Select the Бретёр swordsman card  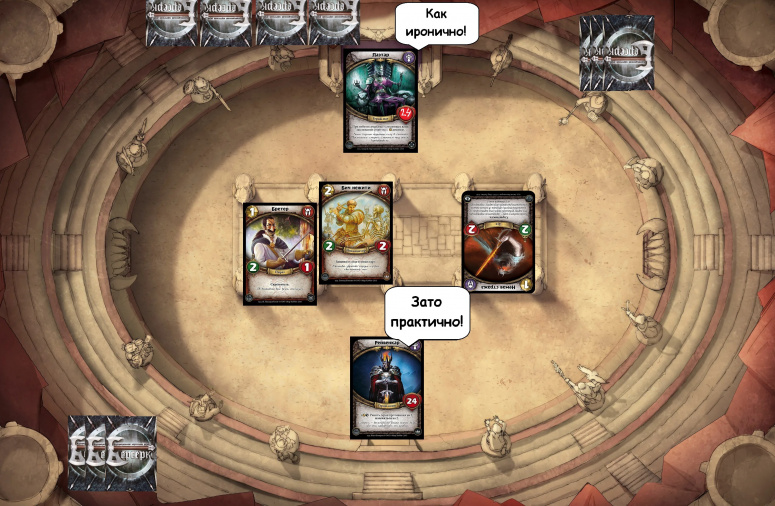(x=280, y=253)
